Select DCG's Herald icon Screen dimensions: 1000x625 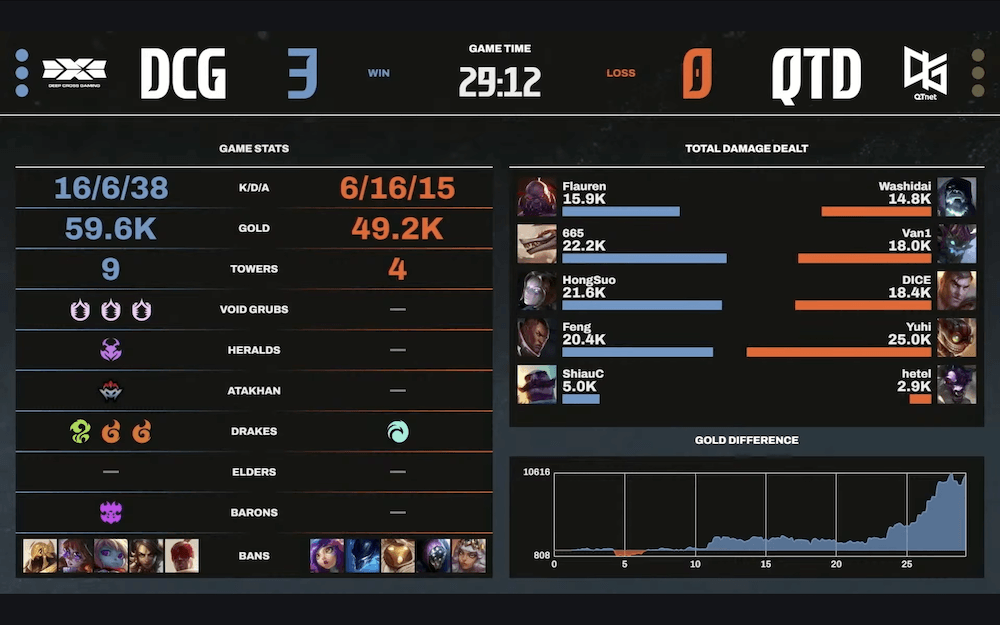pos(110,350)
